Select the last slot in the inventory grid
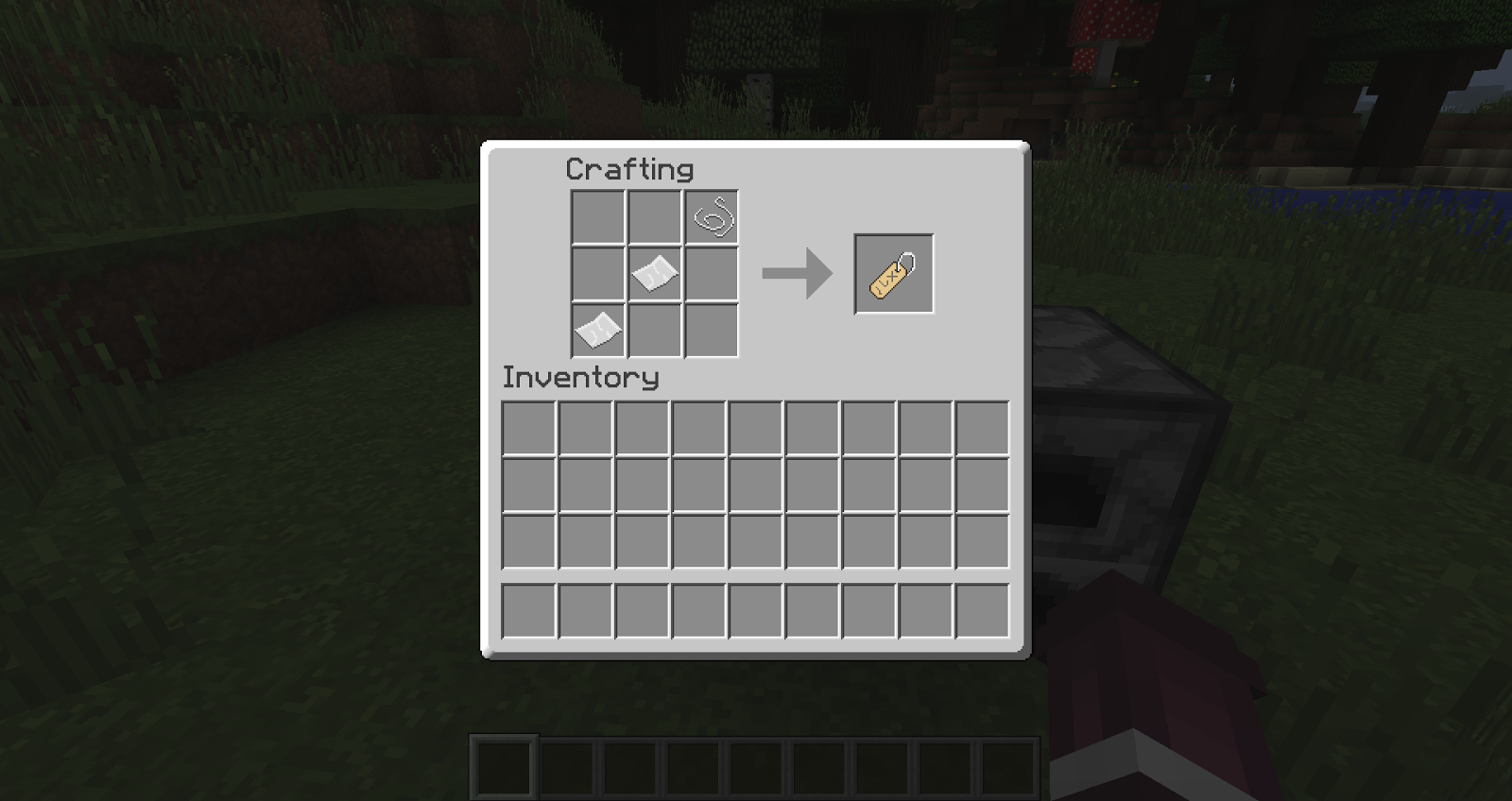Screen dimensions: 1512x801 pyautogui.click(x=985, y=541)
